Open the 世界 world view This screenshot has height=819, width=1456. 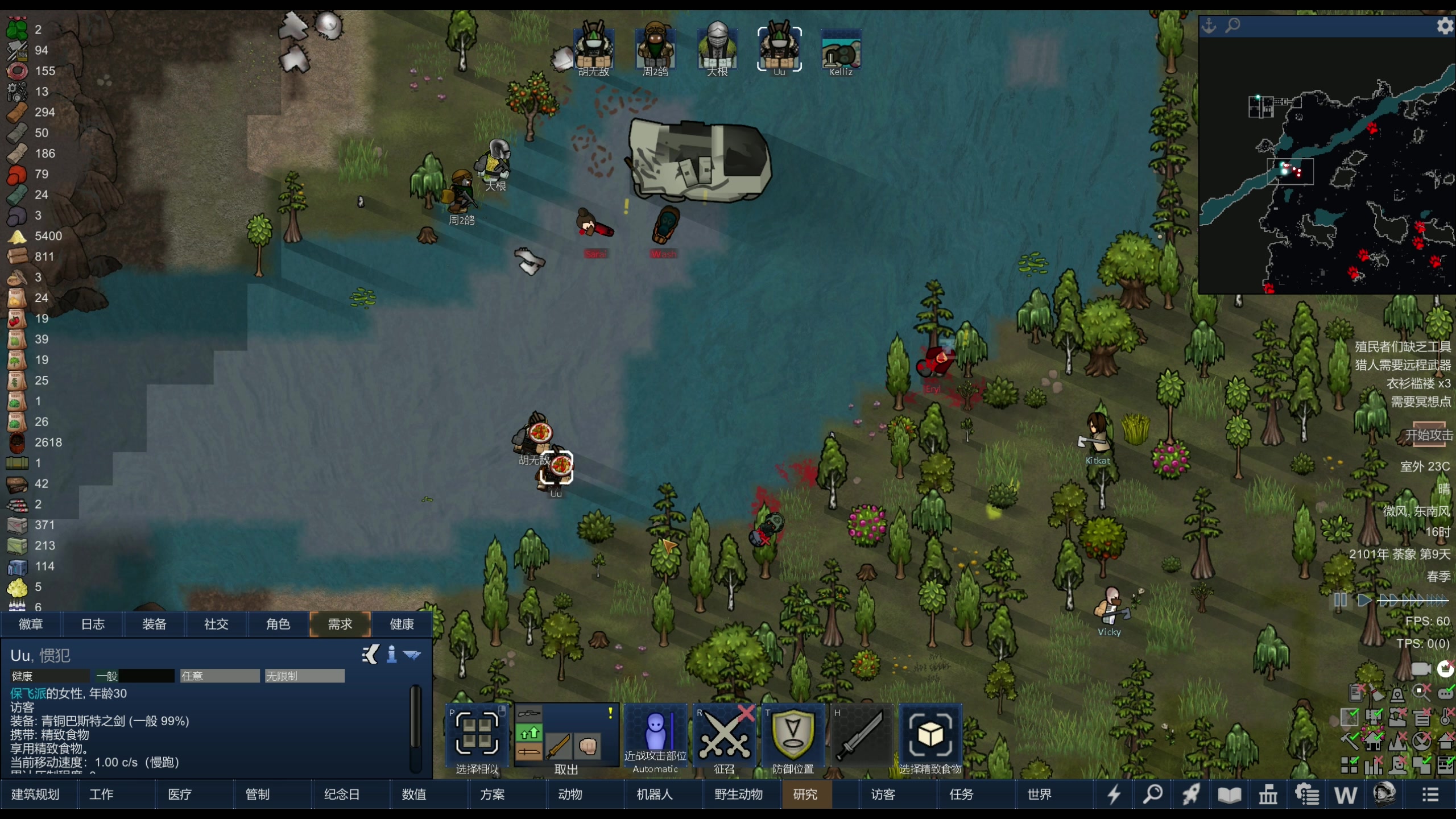tap(1039, 795)
